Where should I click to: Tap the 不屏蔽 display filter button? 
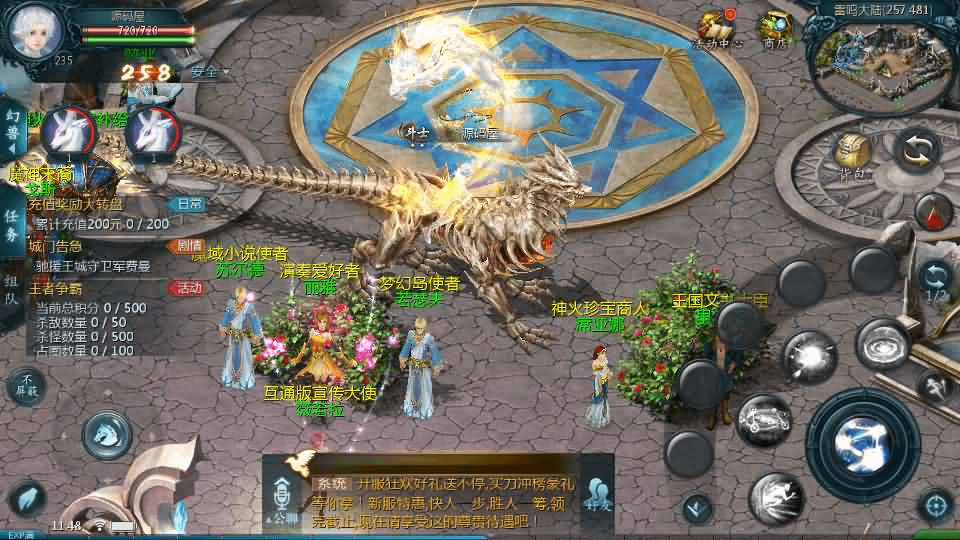[26, 386]
